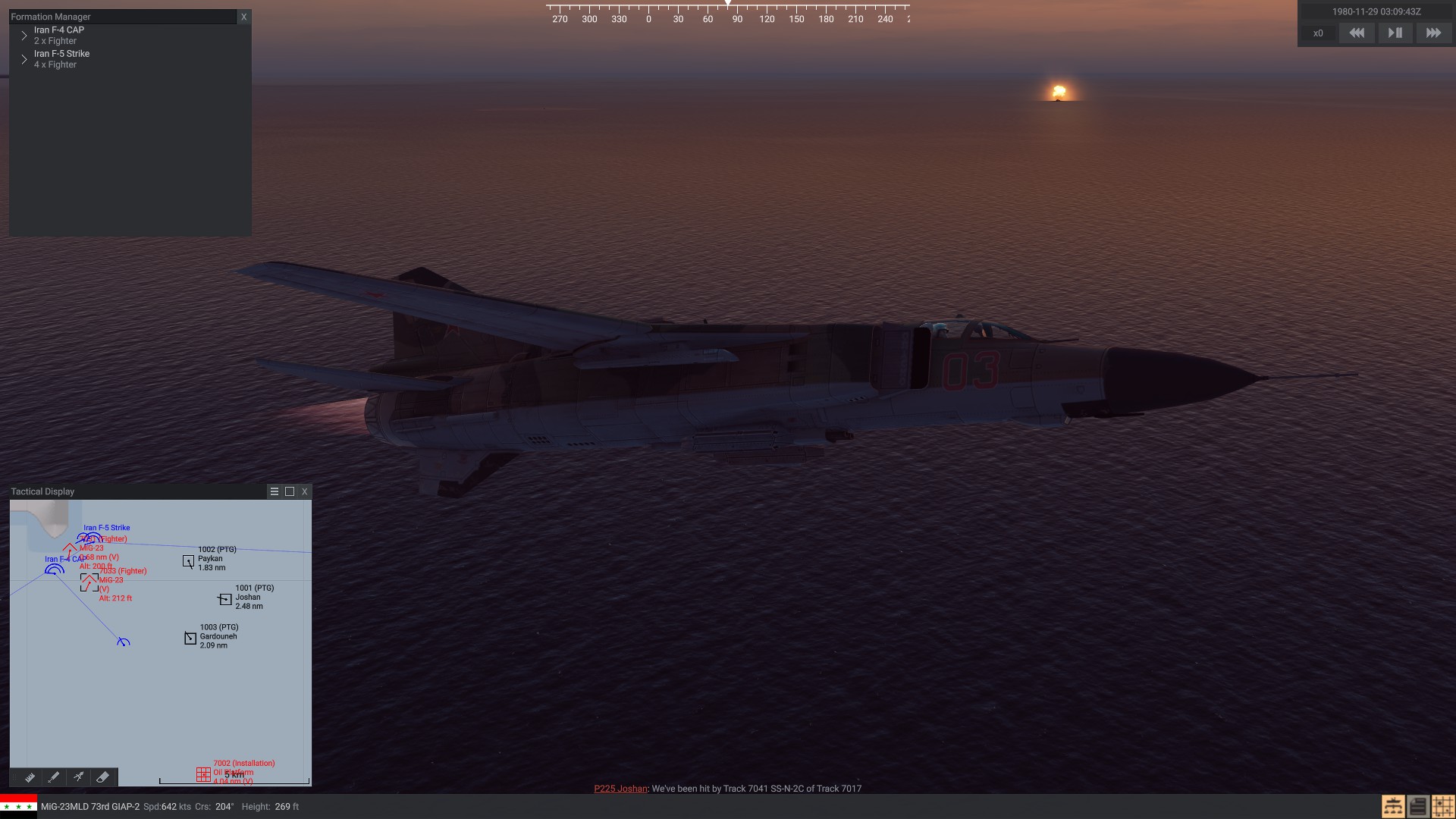The image size is (1456, 819).
Task: Toggle the Formation Manager icon
Action: click(x=1393, y=806)
